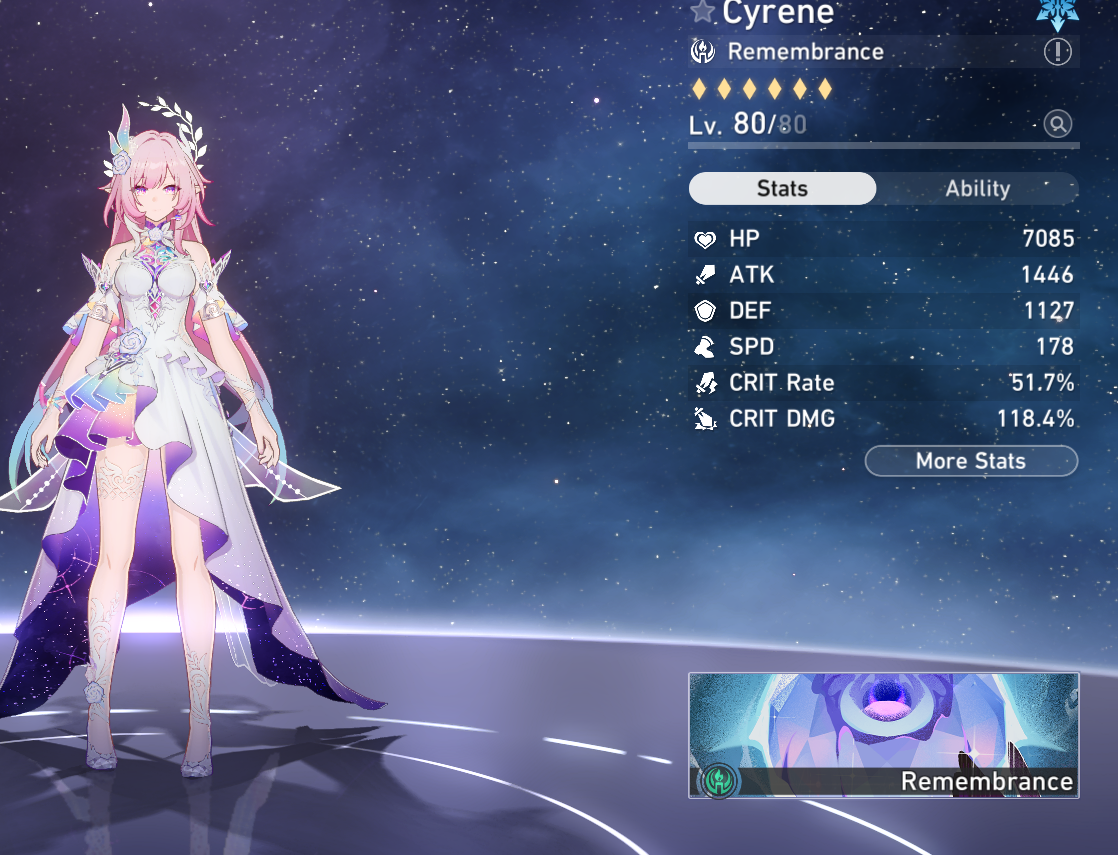
Task: Click the magnifier icon beside level
Action: click(x=1057, y=124)
